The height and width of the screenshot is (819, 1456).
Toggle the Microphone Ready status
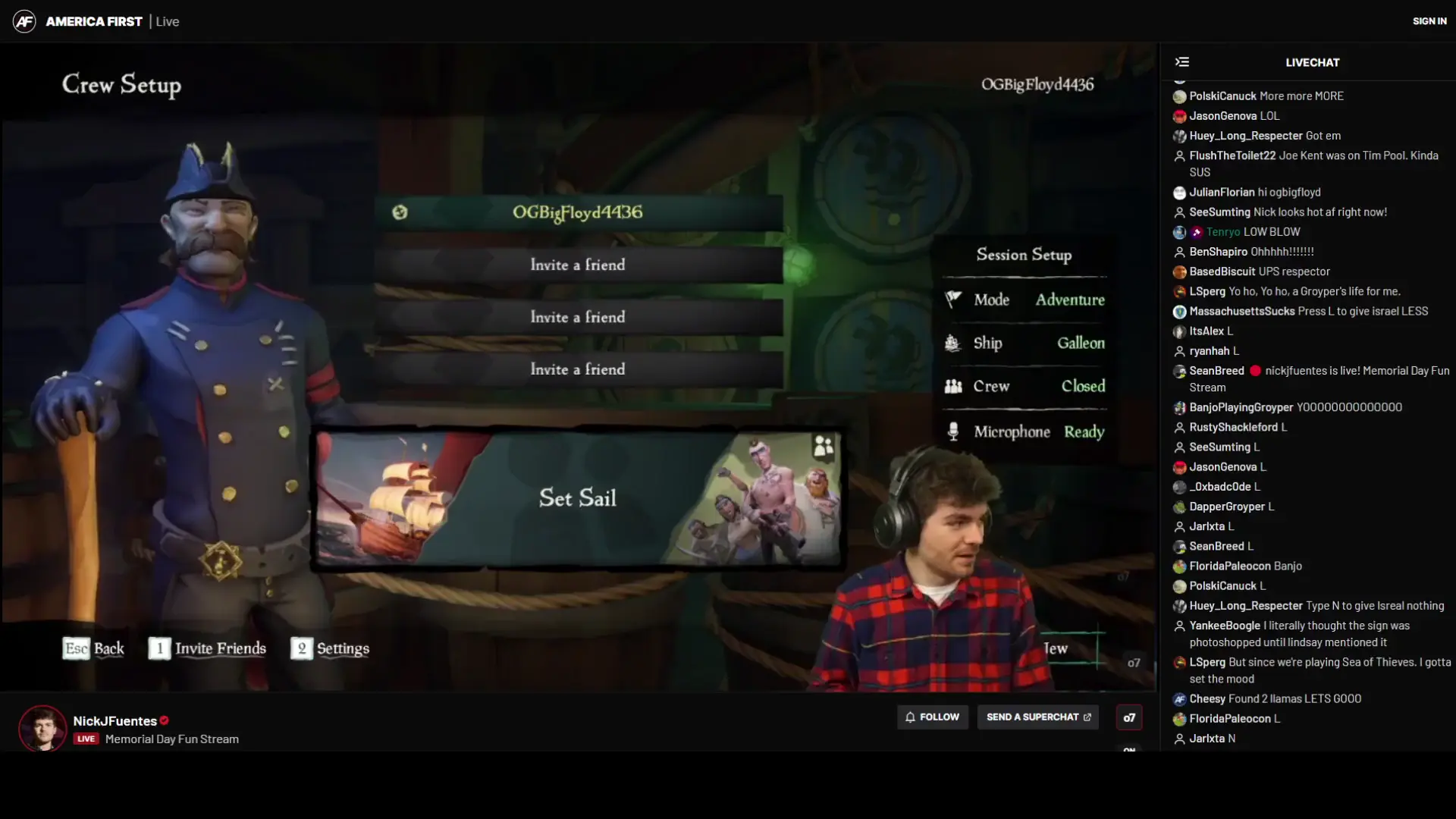pos(1084,431)
